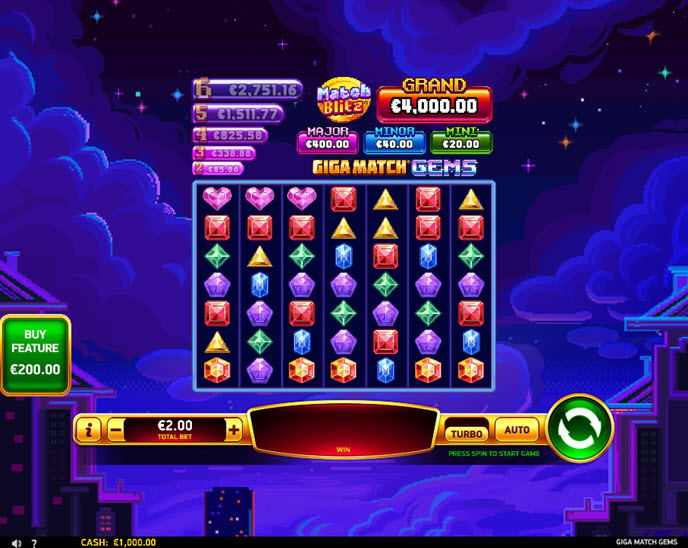The height and width of the screenshot is (548, 688).
Task: Open the Auto spin options
Action: point(517,430)
